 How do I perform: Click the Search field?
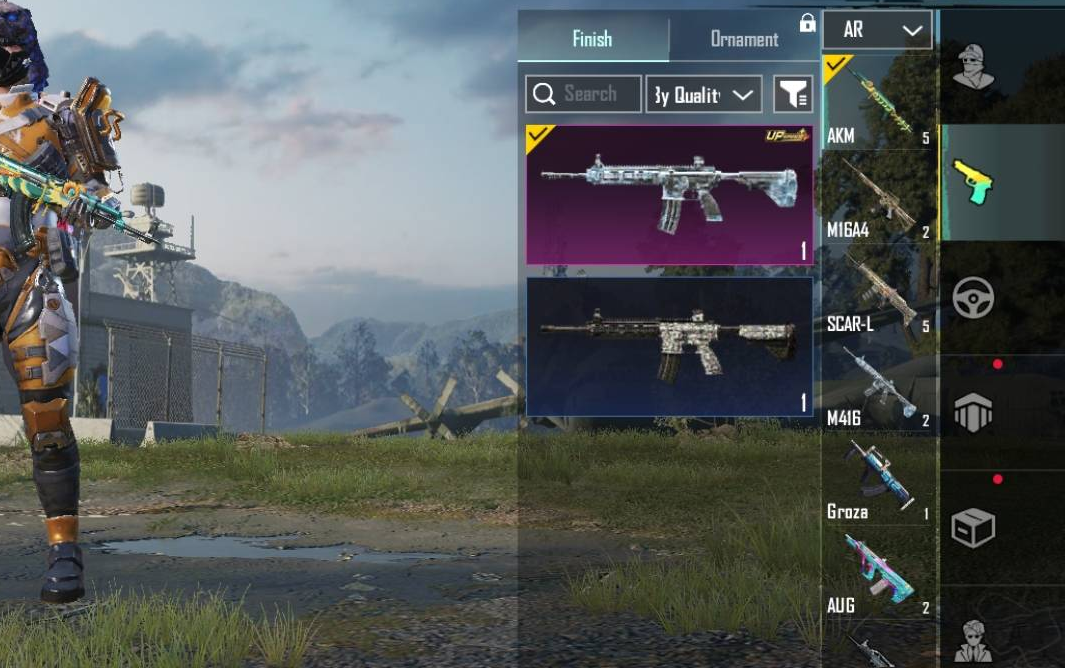point(584,94)
